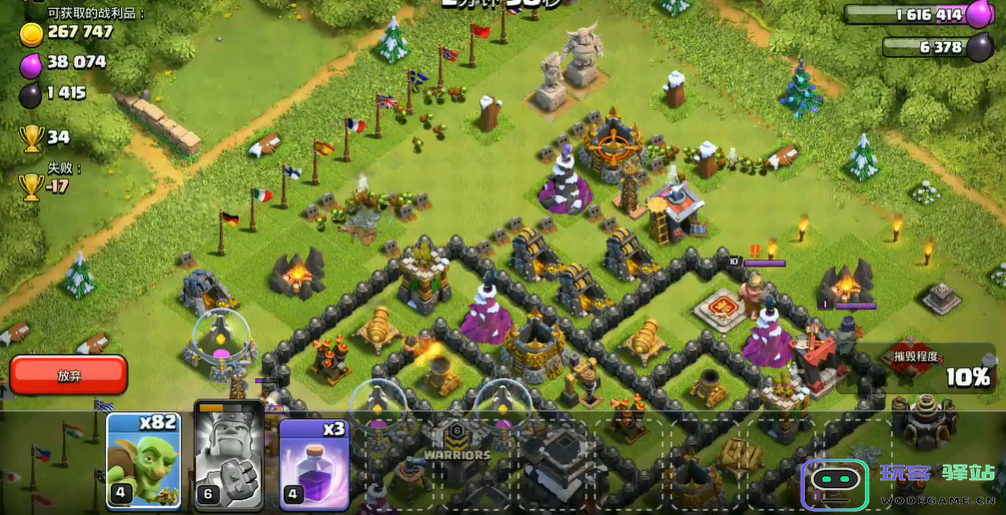Activate the Barbarian King hero card
Screen dimensions: 1006x515
[229, 460]
